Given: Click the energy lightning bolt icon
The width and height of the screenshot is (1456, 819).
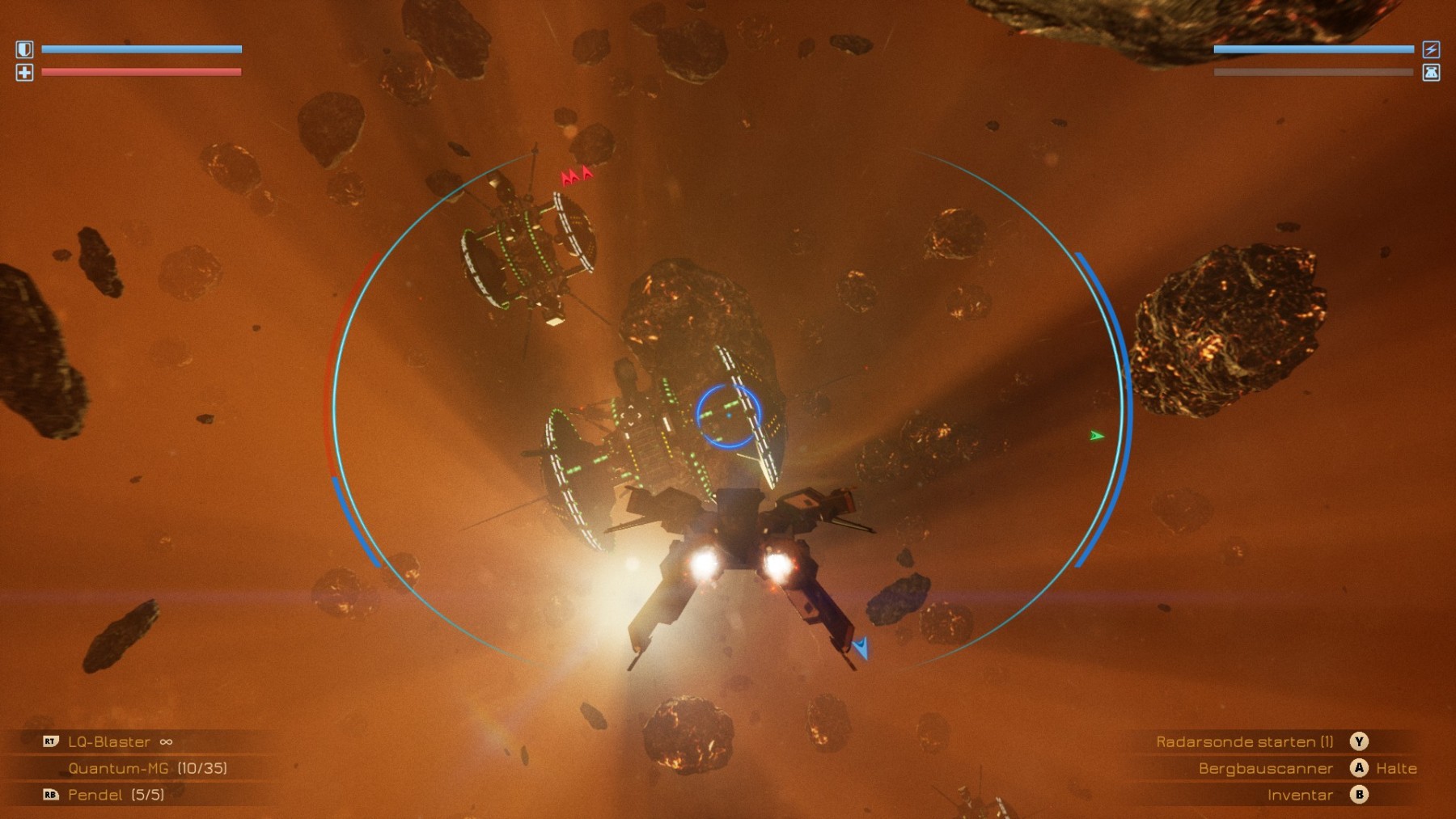Looking at the screenshot, I should [1431, 50].
